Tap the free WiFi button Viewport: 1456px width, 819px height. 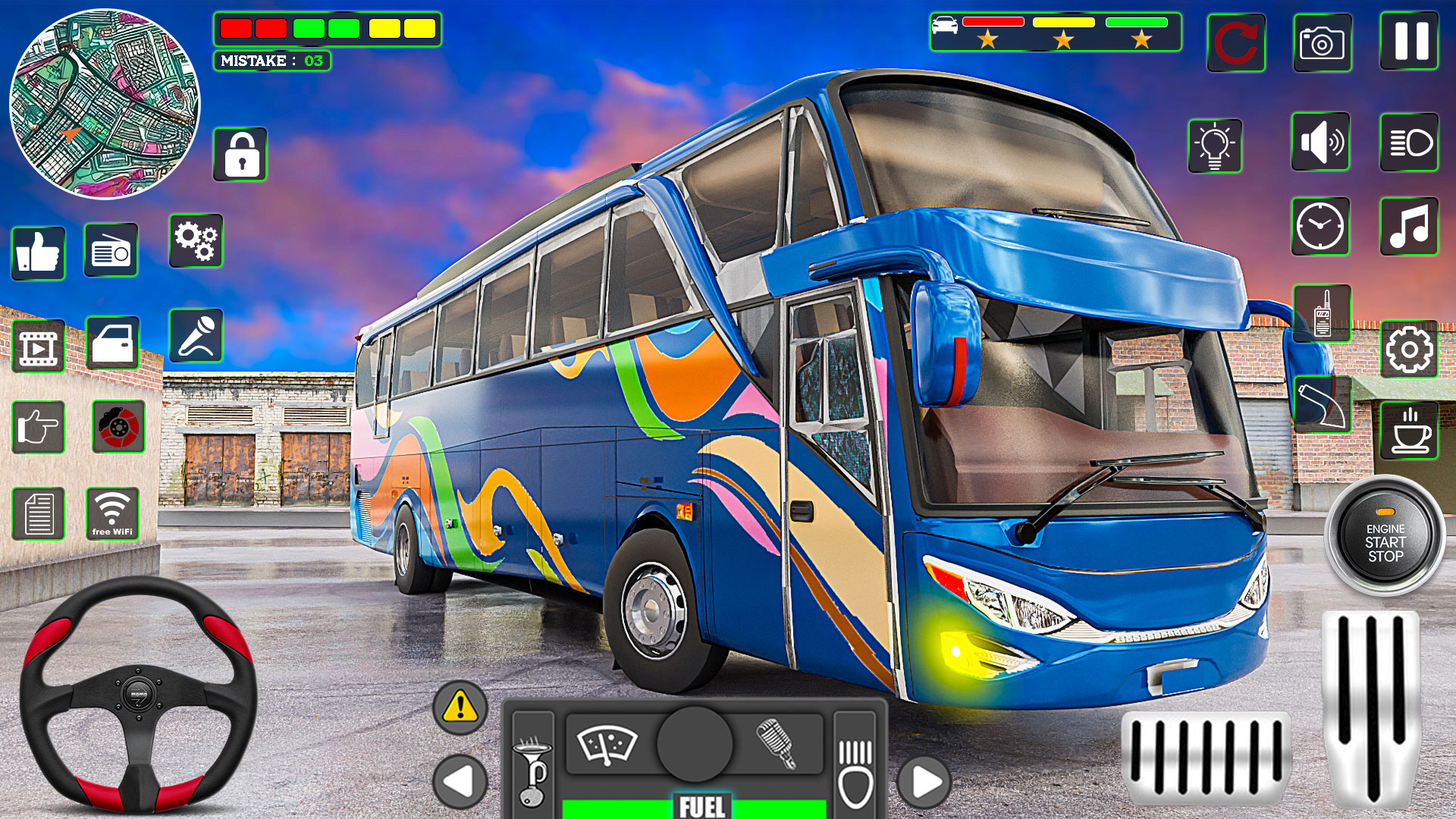pyautogui.click(x=114, y=512)
